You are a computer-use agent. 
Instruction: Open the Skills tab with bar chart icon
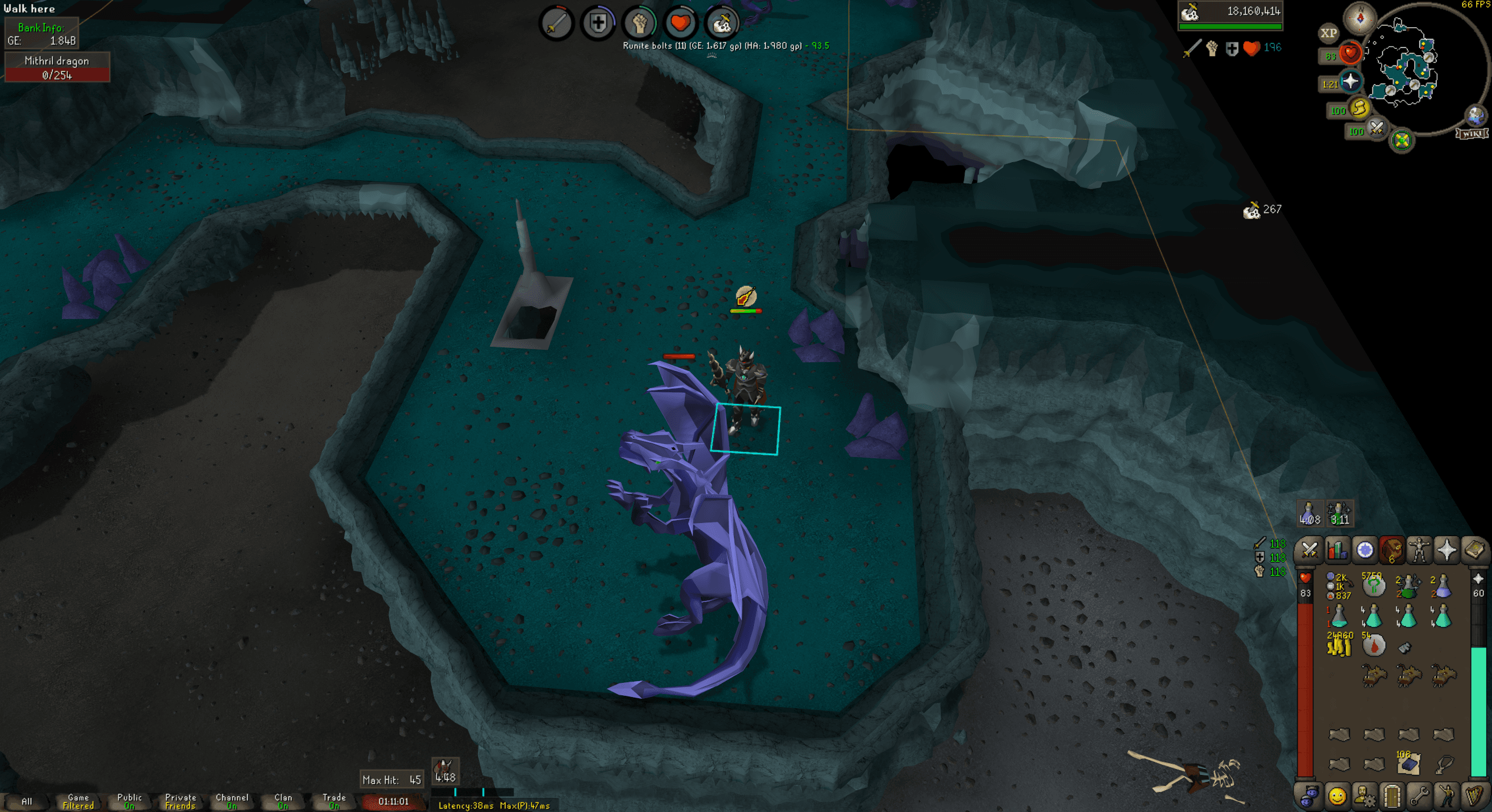pos(1337,551)
